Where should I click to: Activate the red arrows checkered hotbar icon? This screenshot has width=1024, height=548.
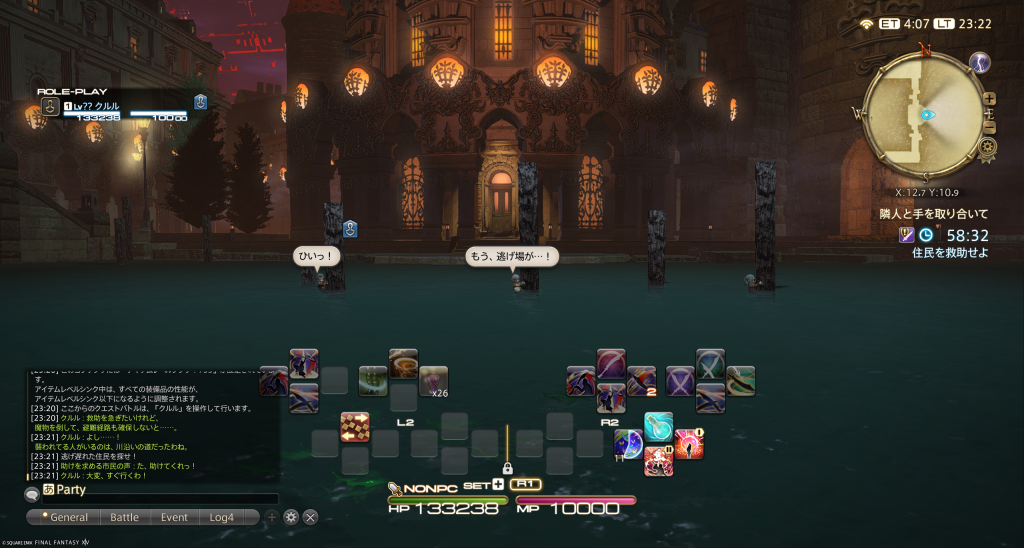[355, 427]
